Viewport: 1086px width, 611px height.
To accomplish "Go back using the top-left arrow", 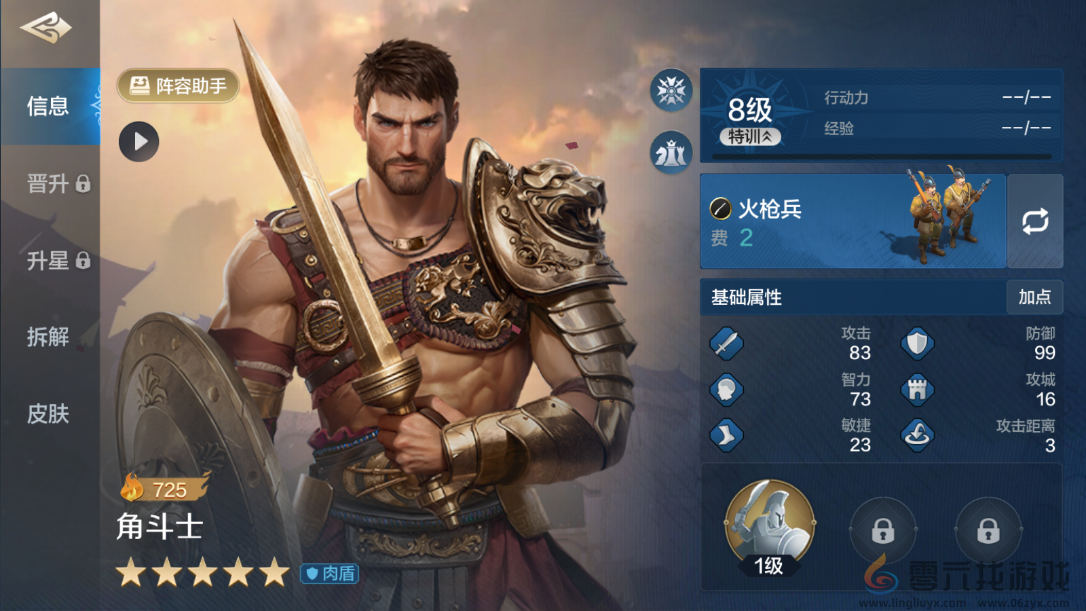I will (x=46, y=28).
